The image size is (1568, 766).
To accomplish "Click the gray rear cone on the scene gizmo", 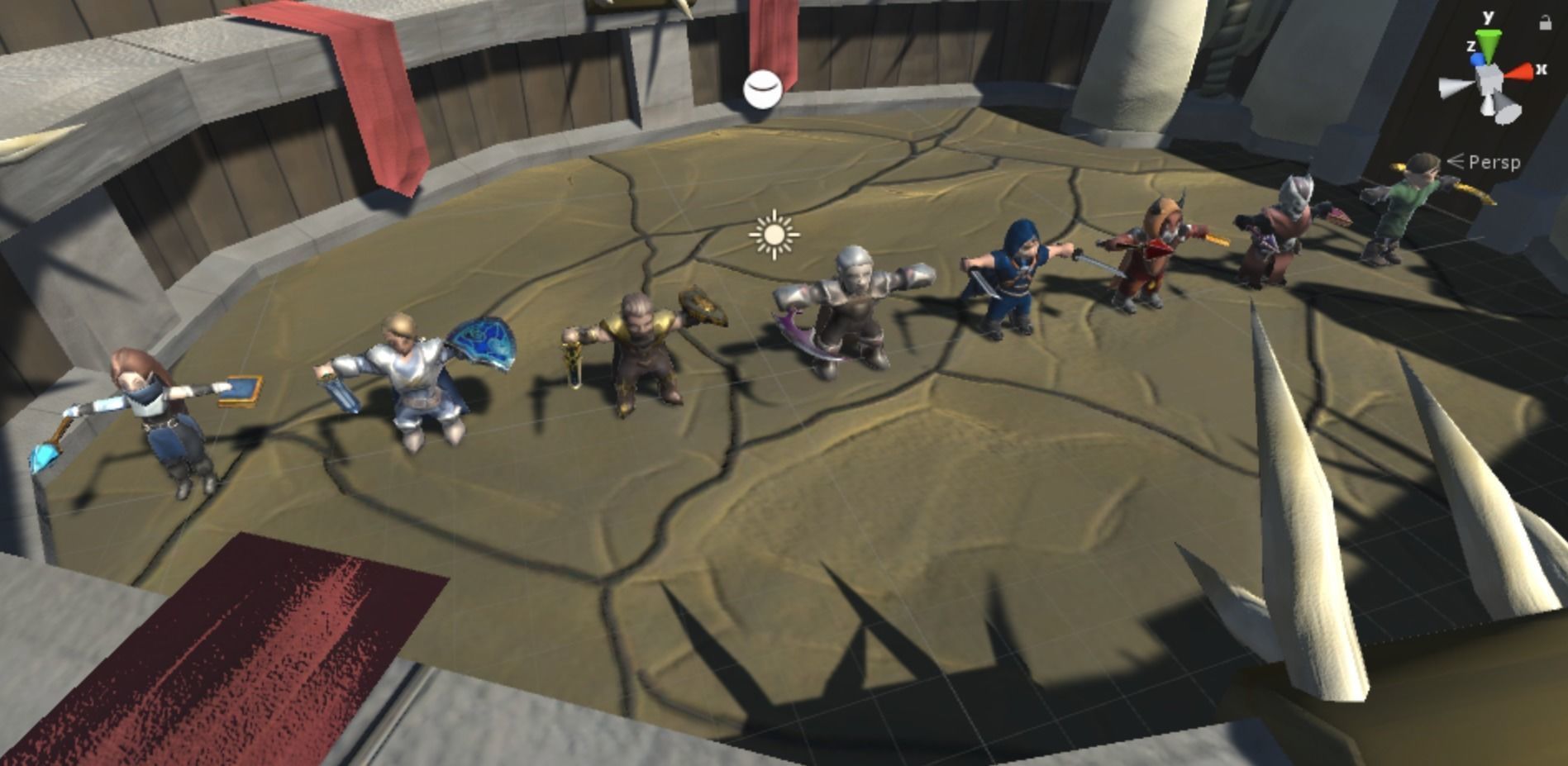I will point(1504,102).
